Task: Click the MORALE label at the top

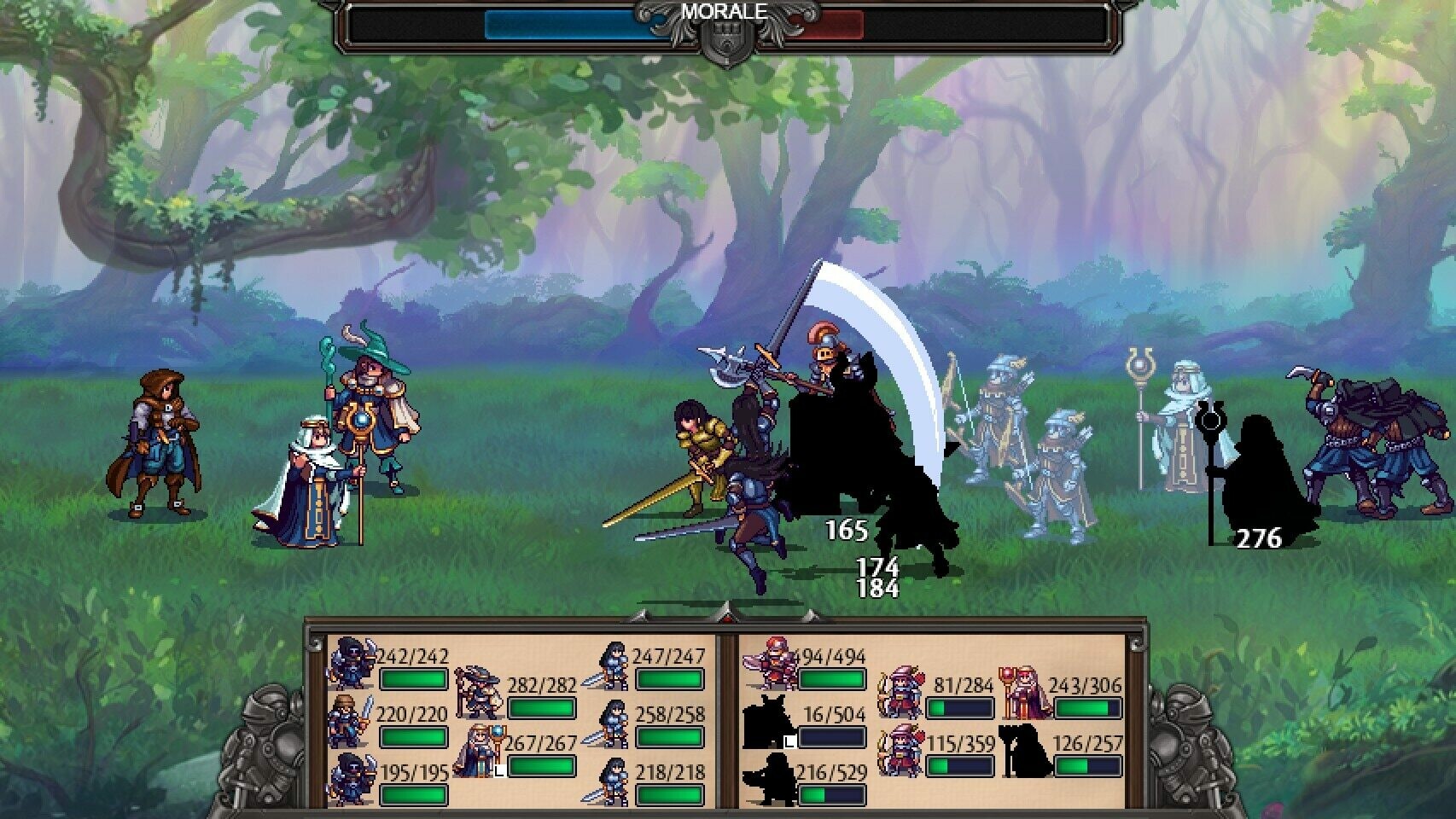Action: tap(727, 11)
